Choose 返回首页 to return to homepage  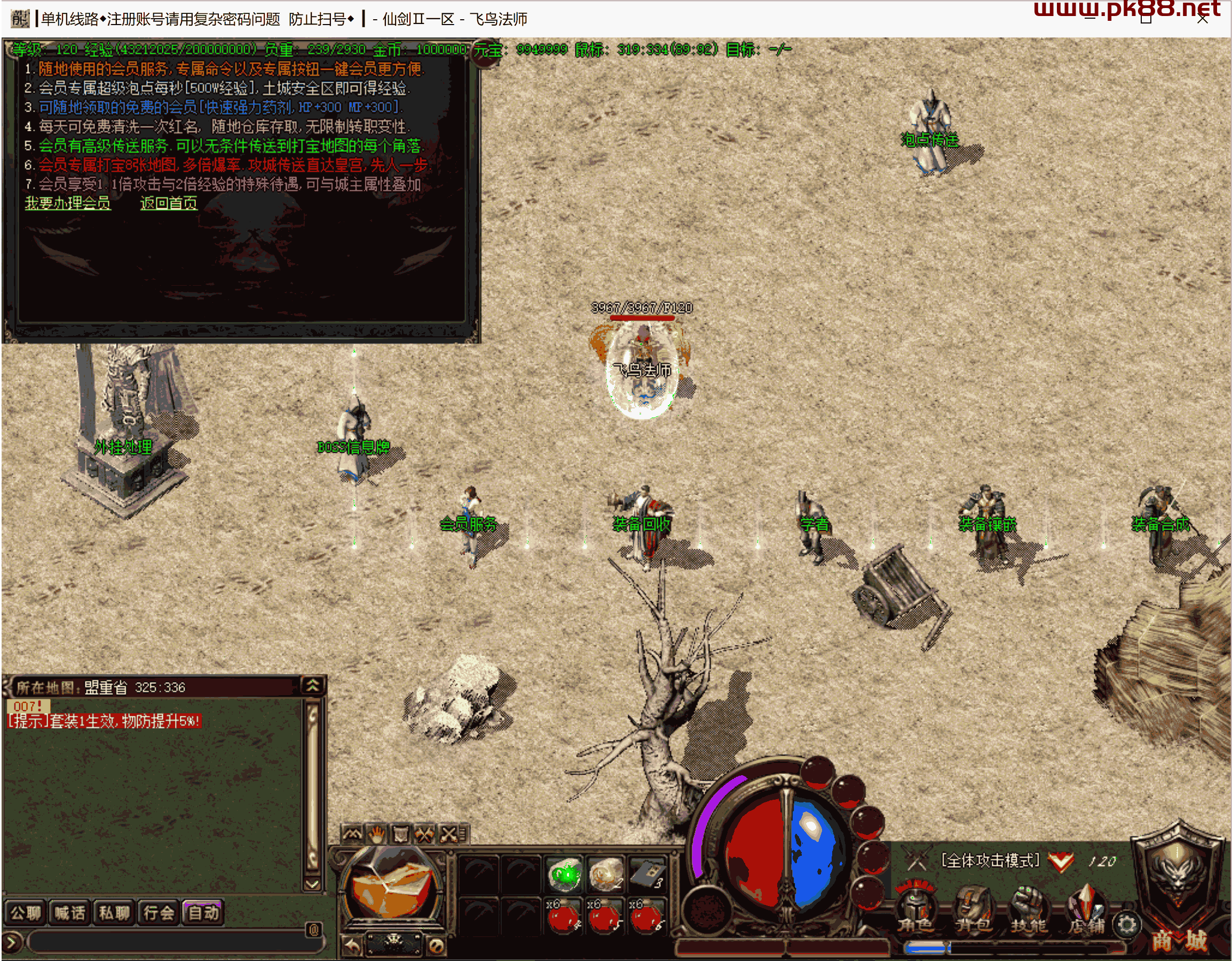tap(169, 203)
